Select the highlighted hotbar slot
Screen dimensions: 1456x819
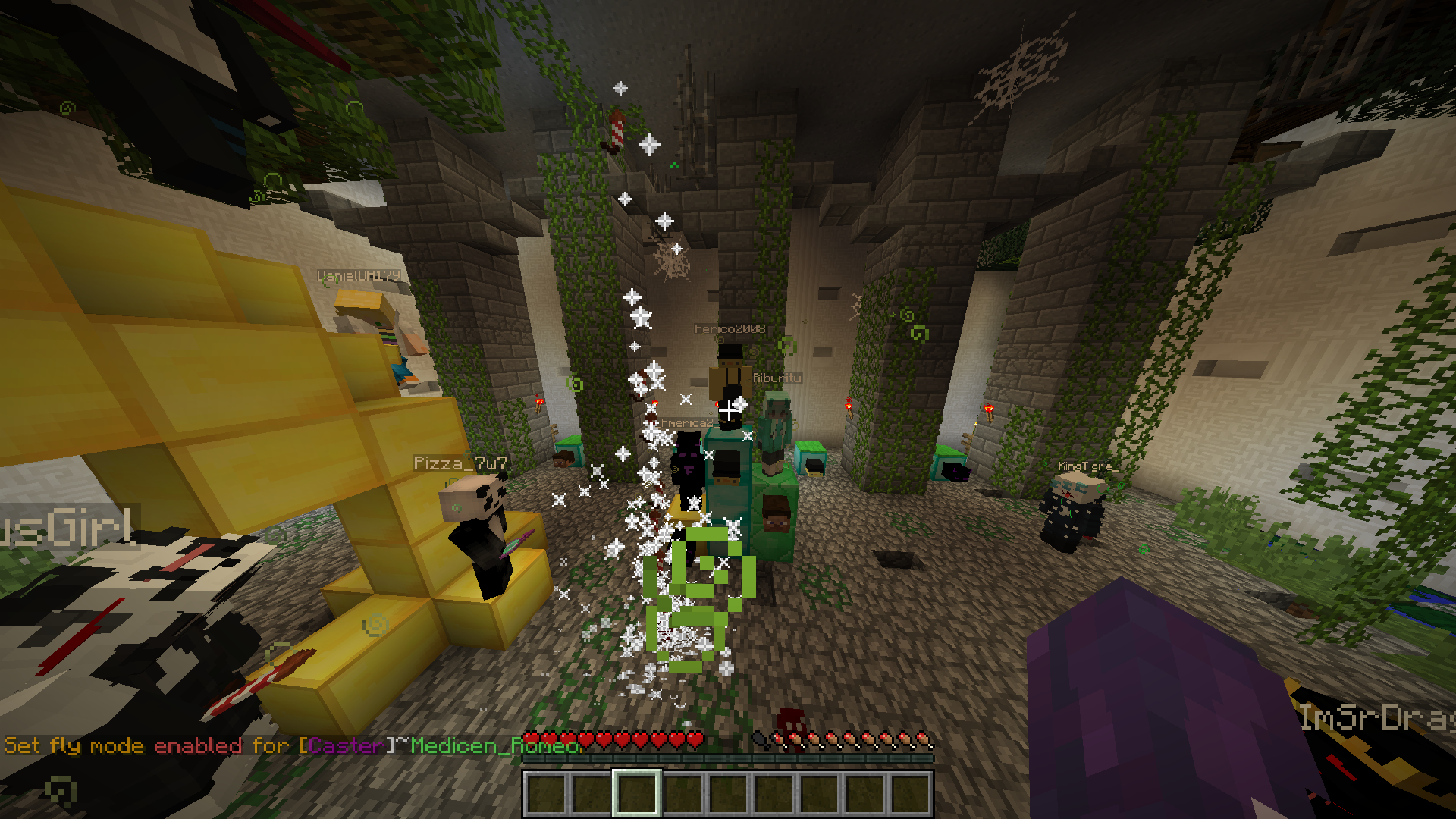coord(636,793)
